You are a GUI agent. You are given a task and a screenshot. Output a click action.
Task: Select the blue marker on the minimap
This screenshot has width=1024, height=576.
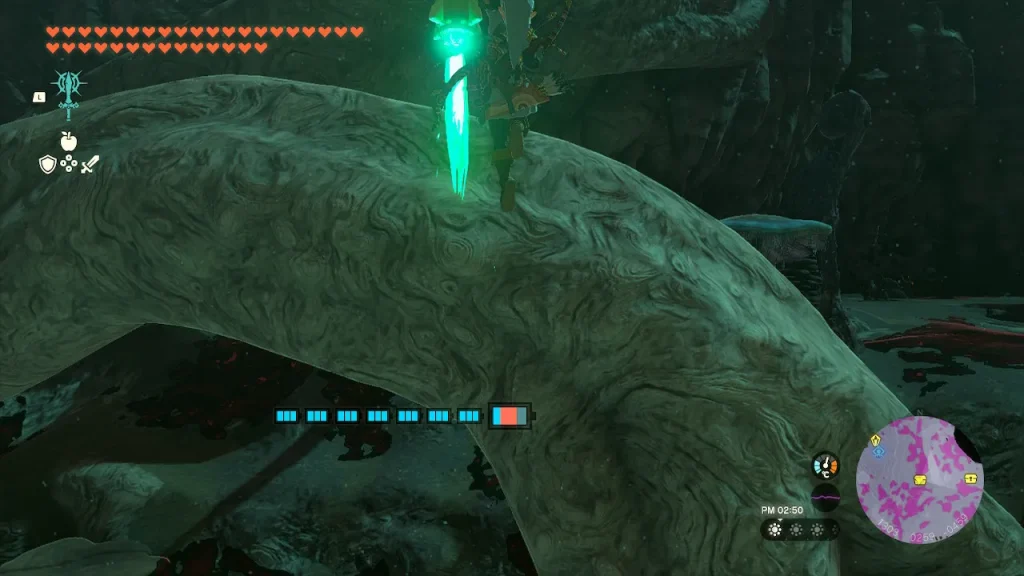click(x=878, y=452)
